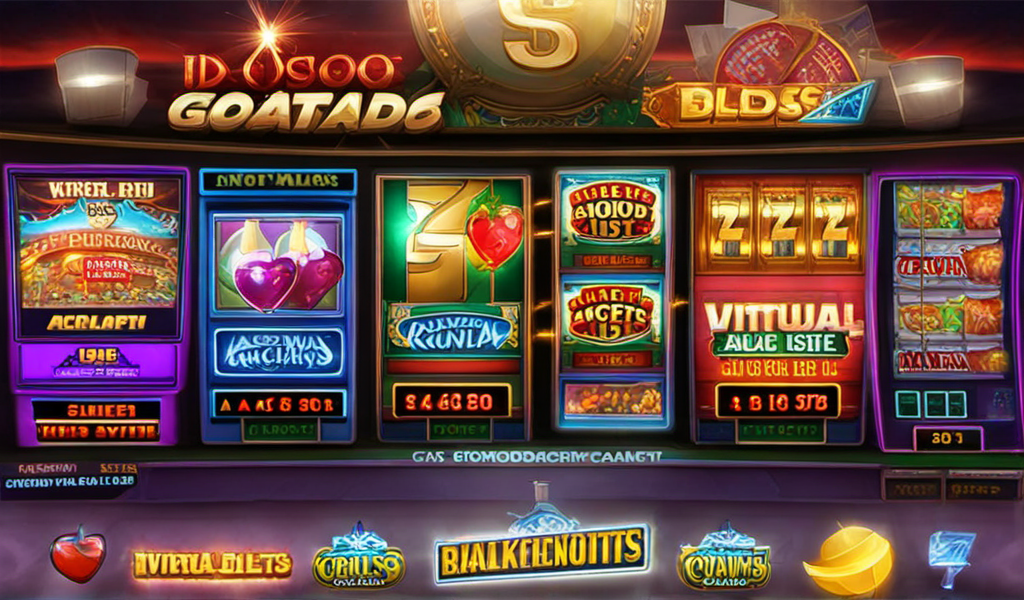Viewport: 1024px width, 600px height.
Task: Choose the blue slot machine with purple hearts
Action: [x=278, y=303]
